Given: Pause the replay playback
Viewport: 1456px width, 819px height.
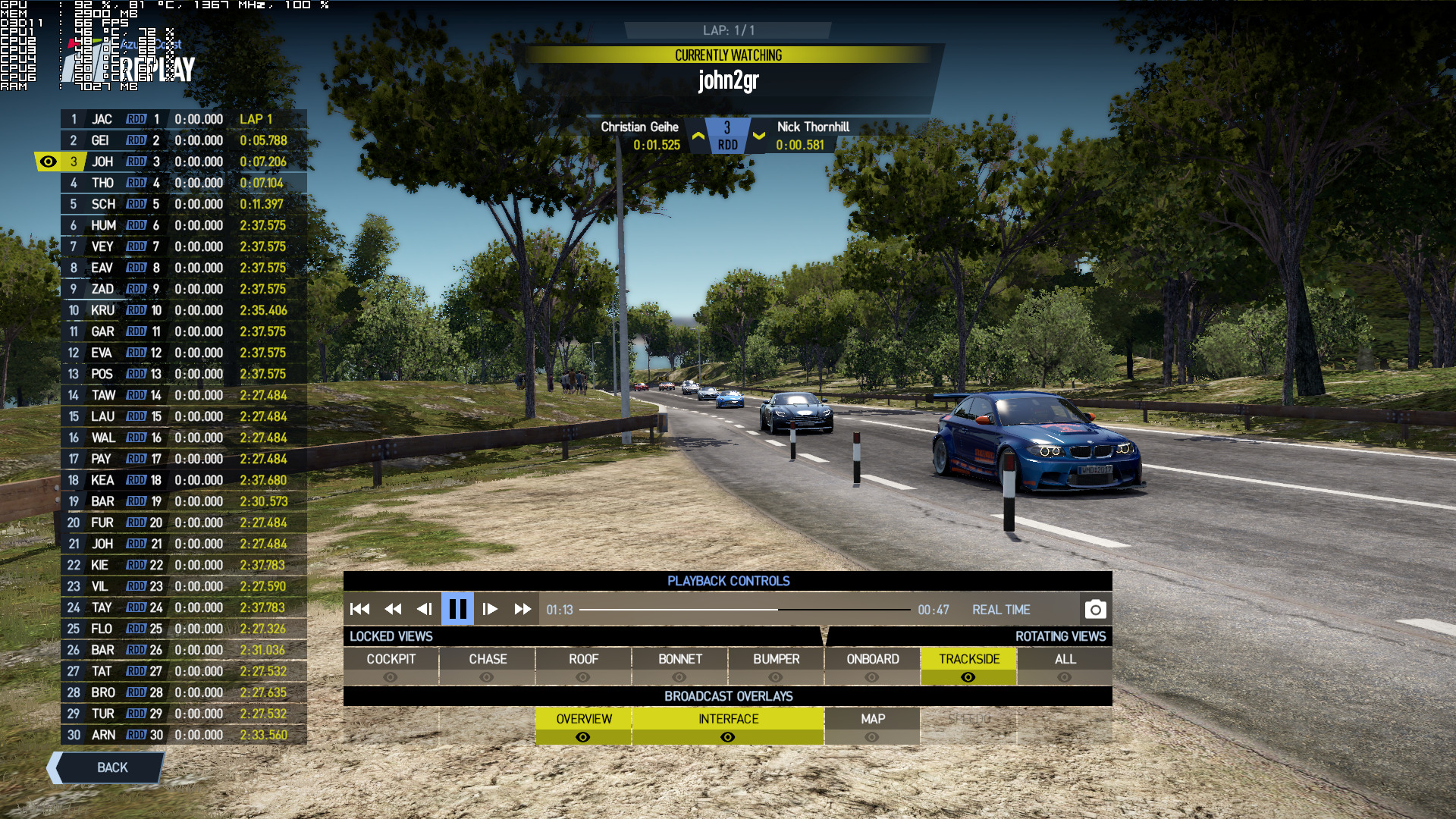Looking at the screenshot, I should tap(457, 609).
